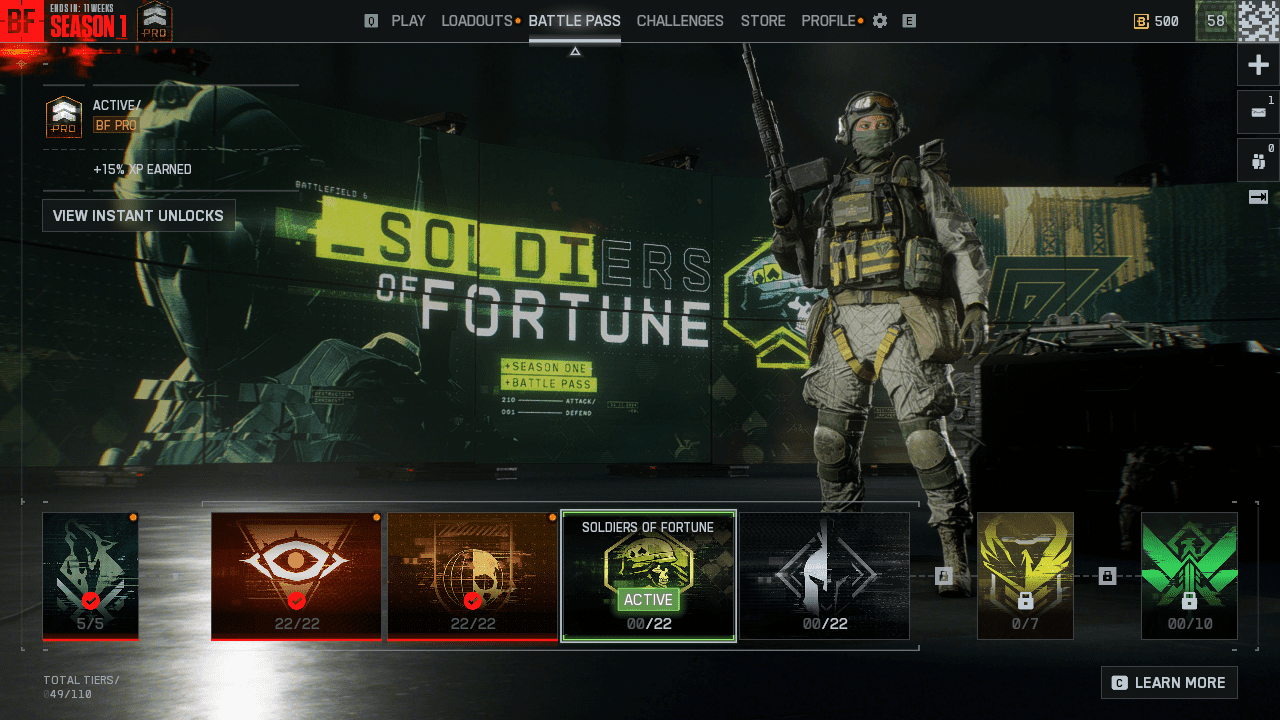1280x720 pixels.
Task: Open the Battlefield coins balance icon
Action: pos(1141,20)
